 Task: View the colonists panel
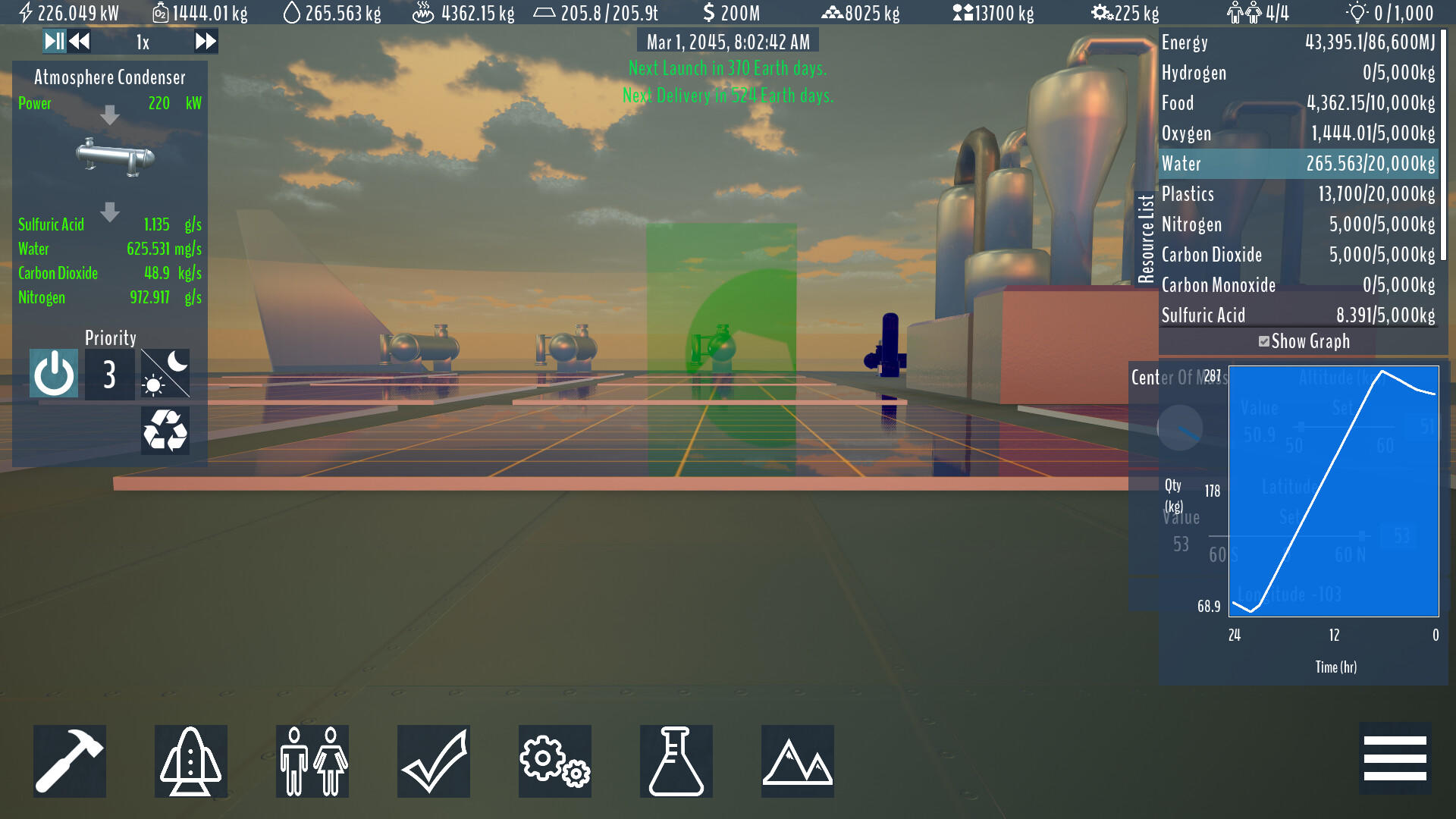[312, 761]
